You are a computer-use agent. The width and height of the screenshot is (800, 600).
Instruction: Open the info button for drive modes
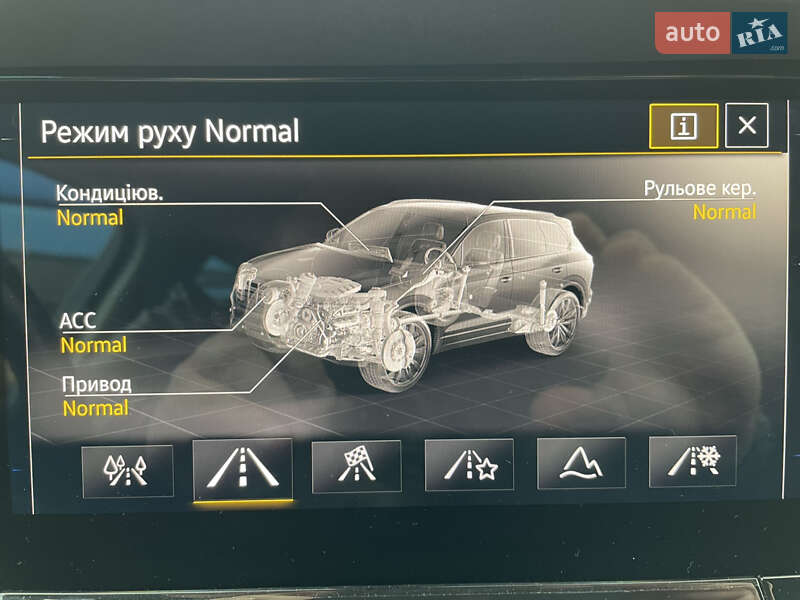point(683,126)
